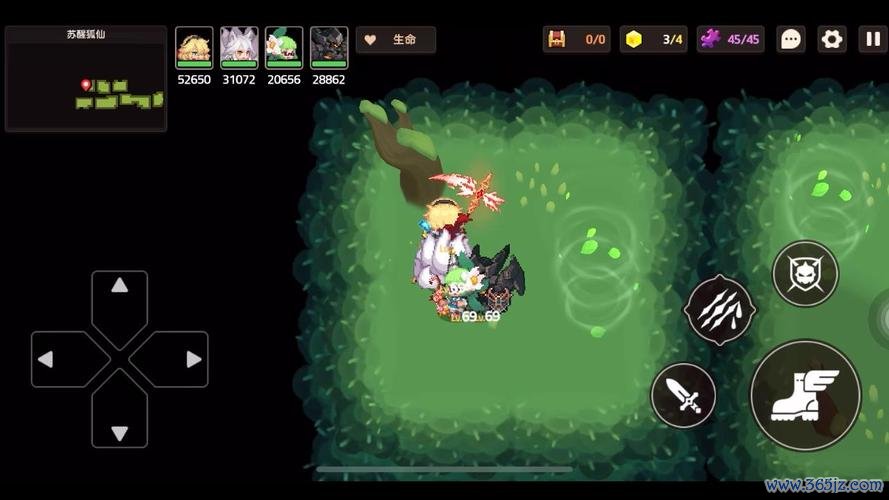Move up with the D-pad arrow
This screenshot has width=889, height=500.
click(120, 287)
